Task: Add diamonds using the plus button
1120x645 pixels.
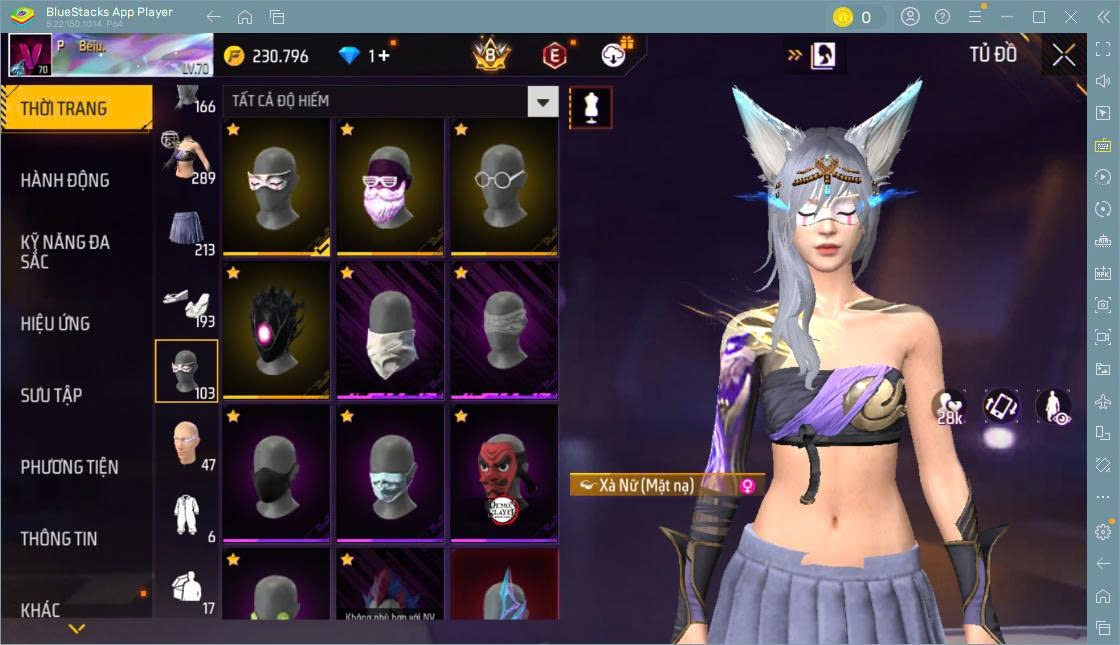Action: click(384, 56)
